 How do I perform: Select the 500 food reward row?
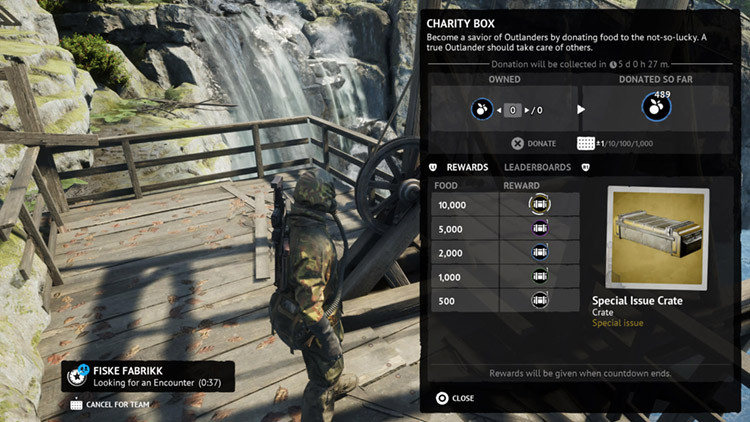(505, 300)
